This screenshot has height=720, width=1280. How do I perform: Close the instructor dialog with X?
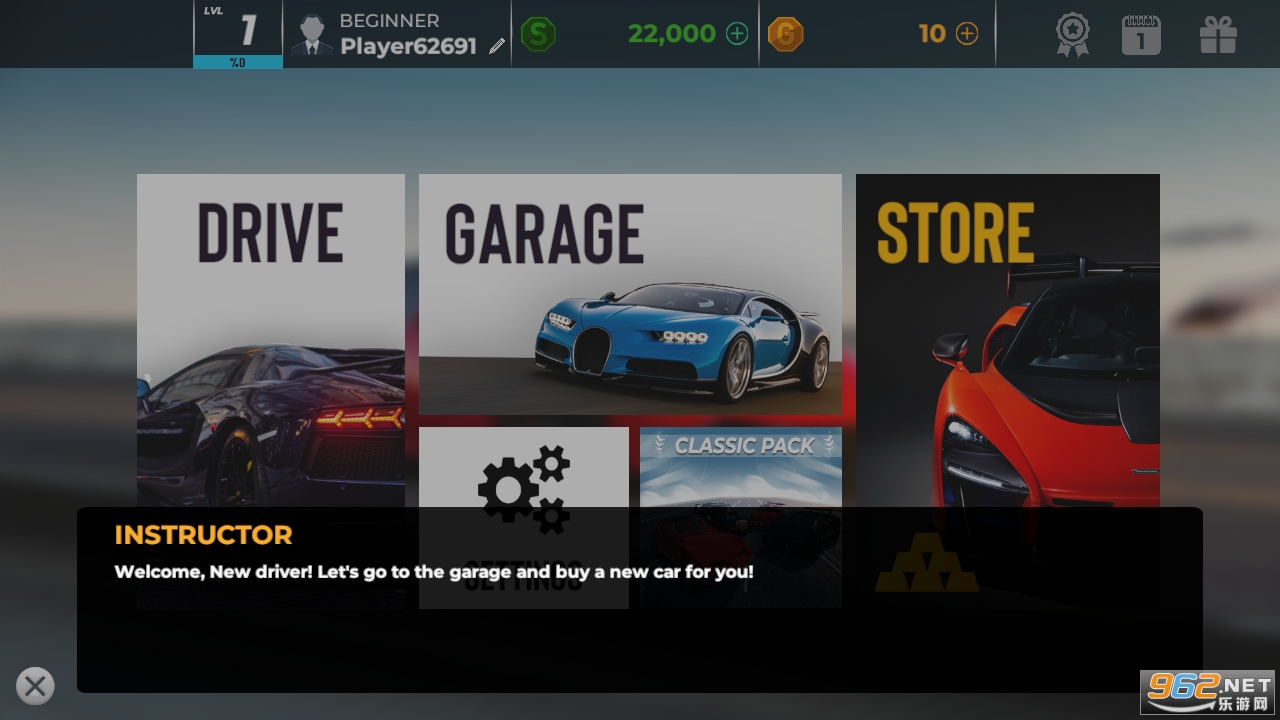35,686
